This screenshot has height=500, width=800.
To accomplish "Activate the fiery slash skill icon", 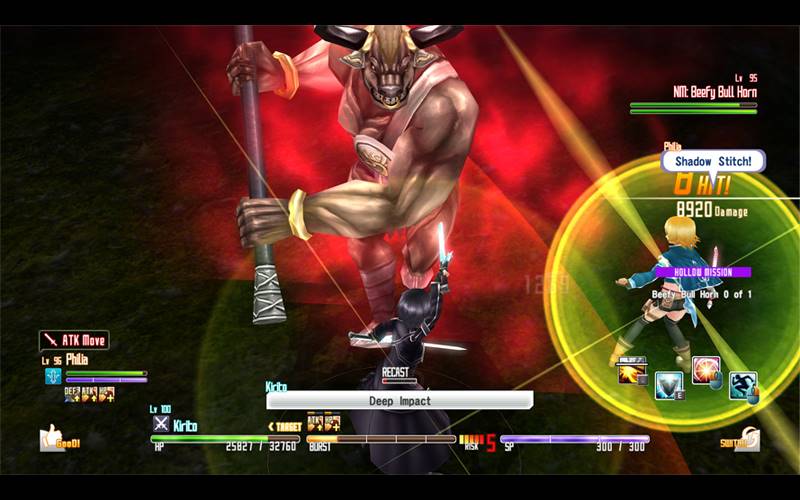I will [632, 372].
